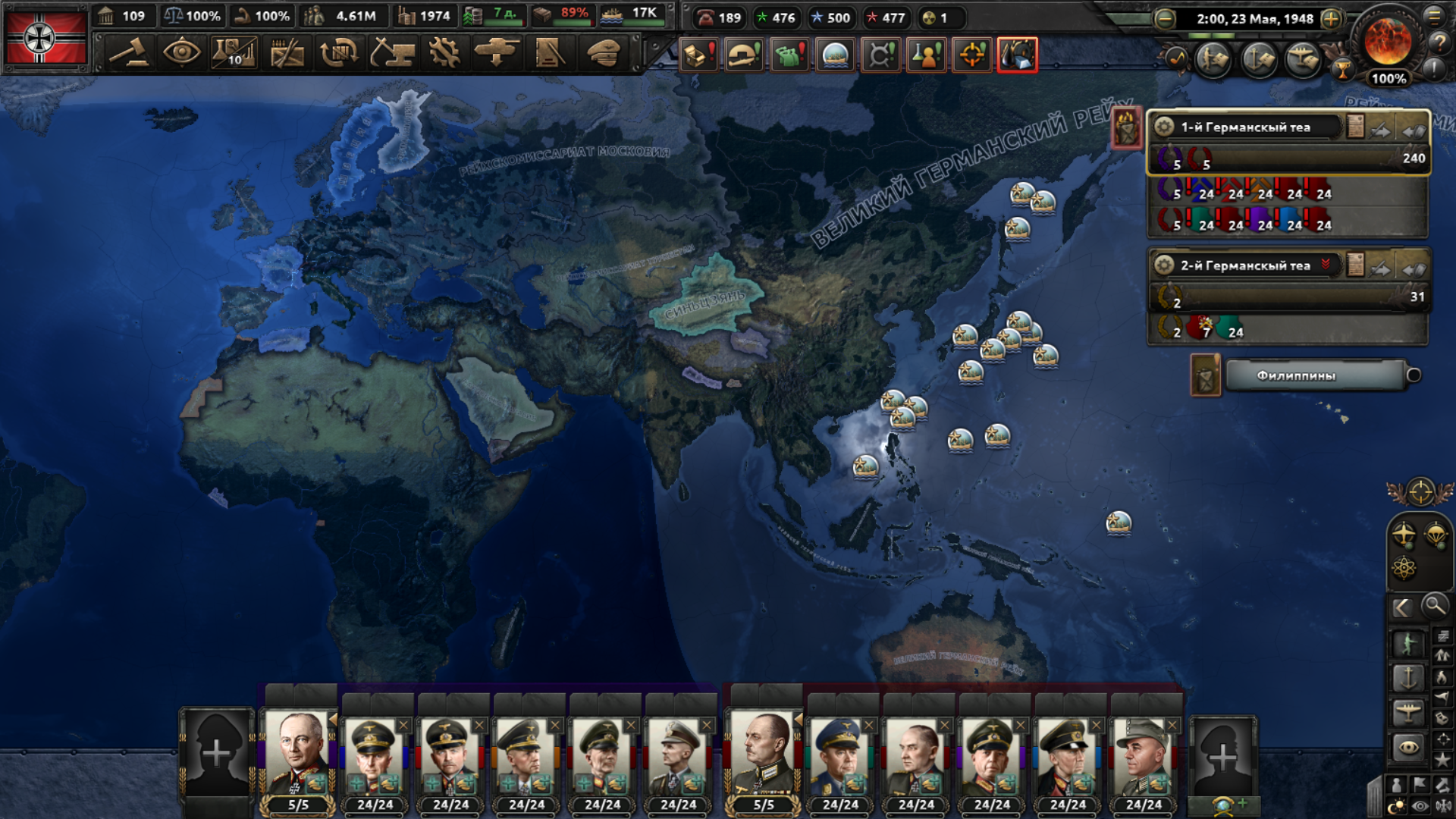1456x819 pixels.
Task: Open achievements via the trophy icon
Action: (x=1343, y=71)
